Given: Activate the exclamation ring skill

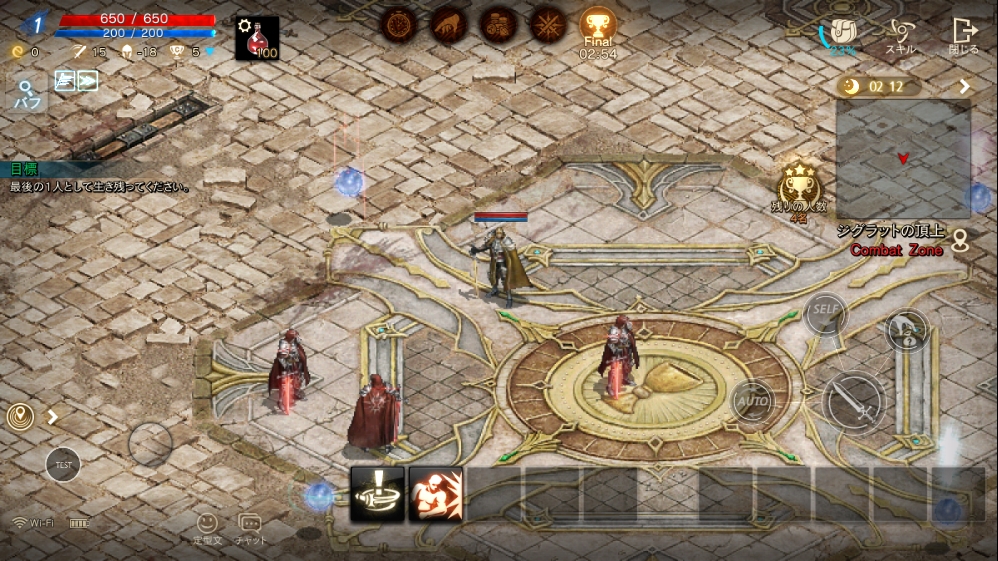Looking at the screenshot, I should [x=377, y=493].
